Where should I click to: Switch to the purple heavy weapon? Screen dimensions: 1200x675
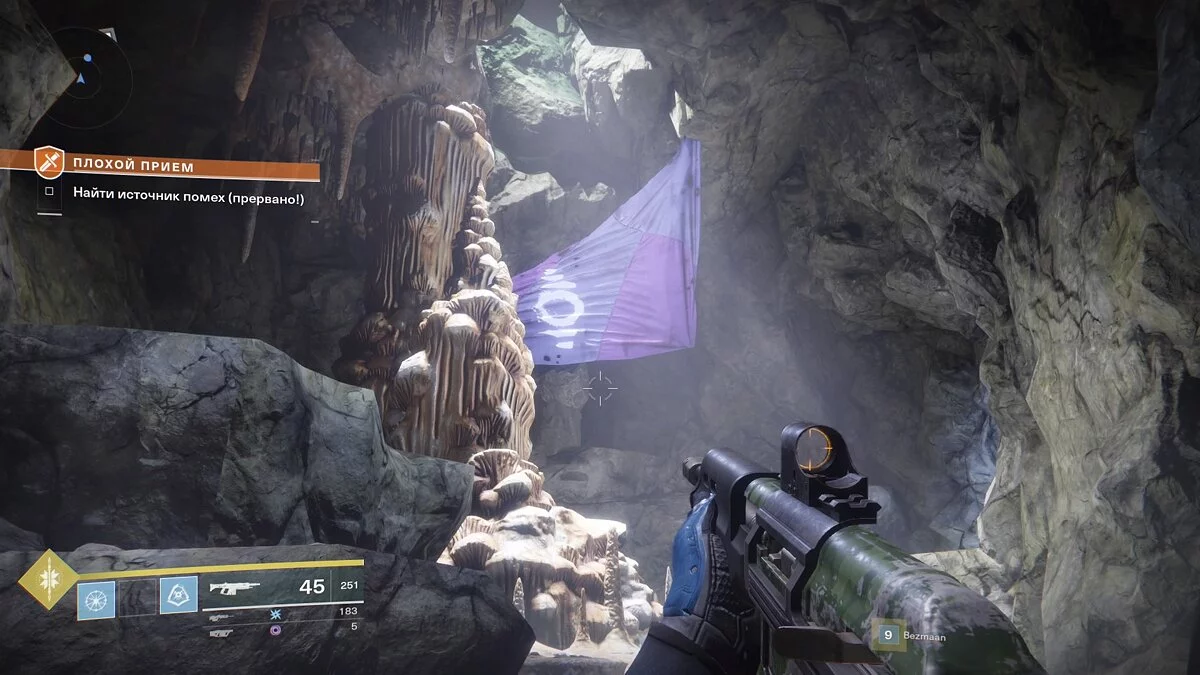click(x=224, y=629)
